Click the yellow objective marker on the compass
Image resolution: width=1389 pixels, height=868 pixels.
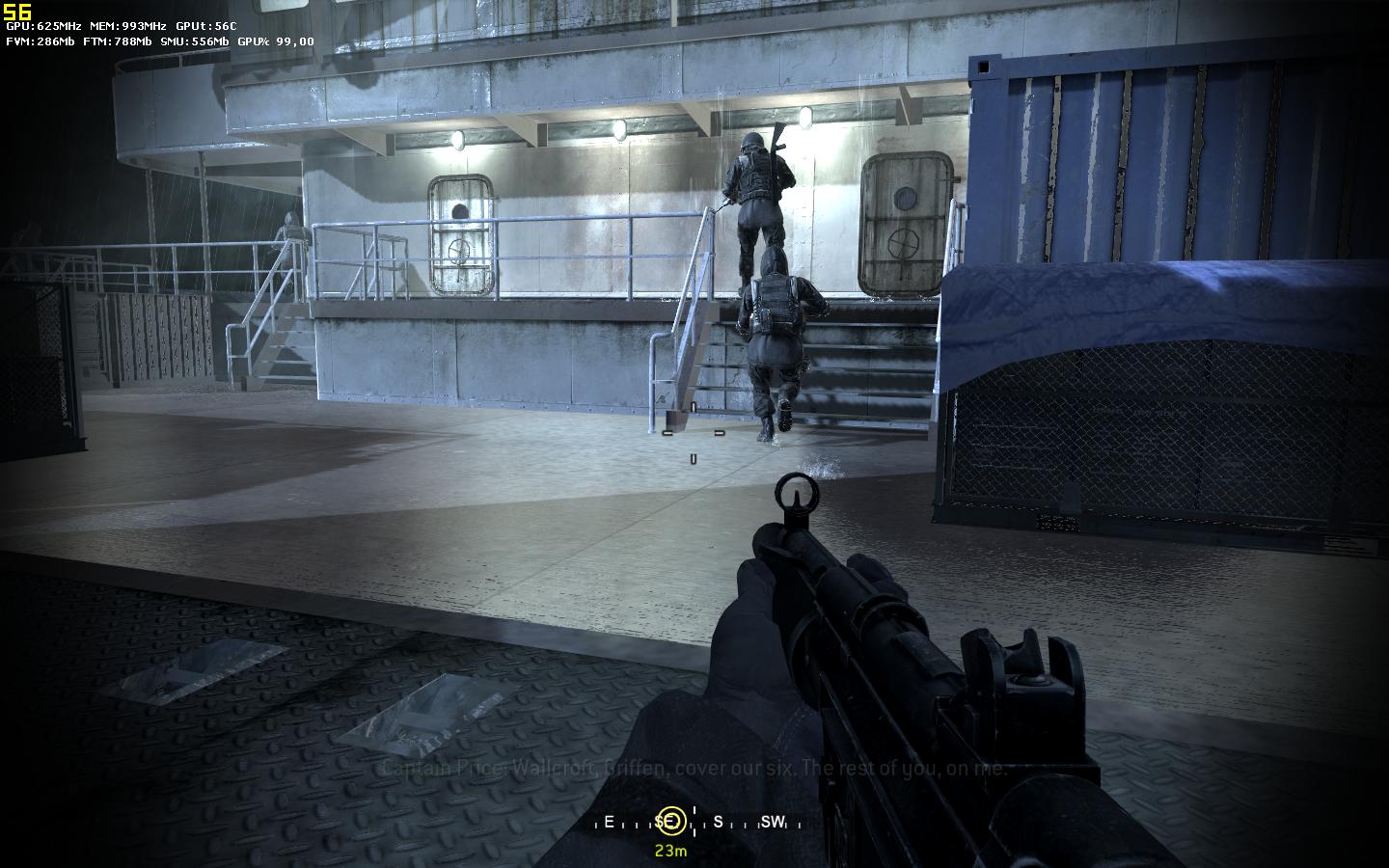(670, 822)
